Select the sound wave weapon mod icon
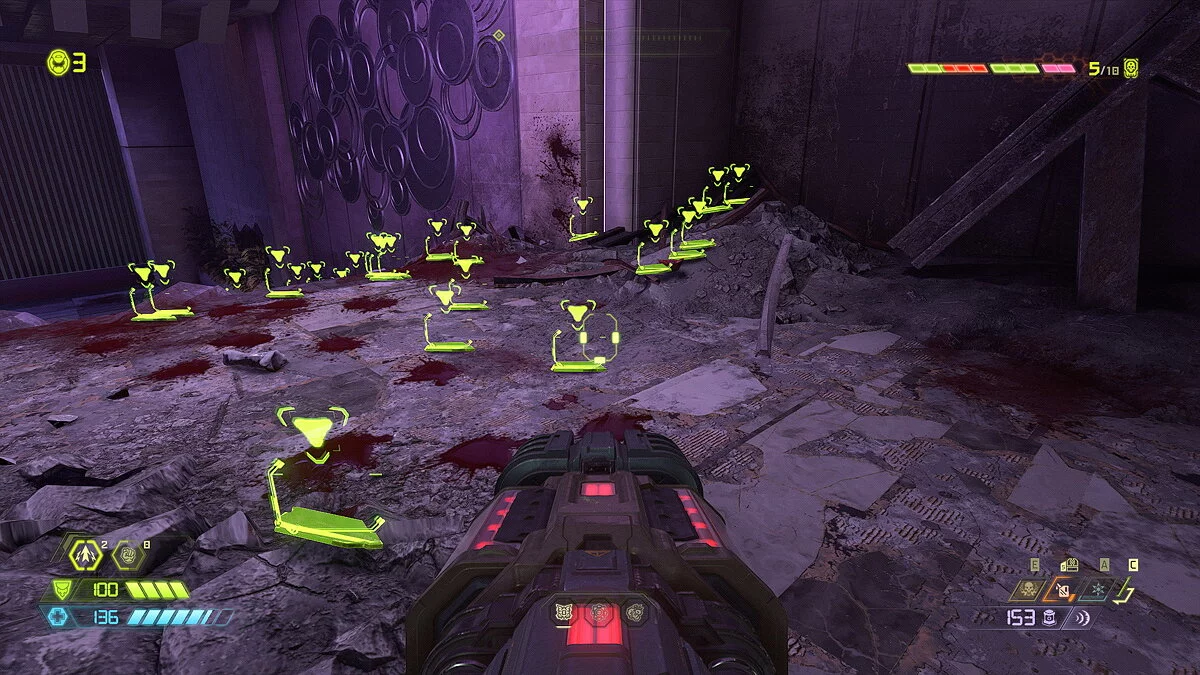The height and width of the screenshot is (675, 1200). point(1079,618)
